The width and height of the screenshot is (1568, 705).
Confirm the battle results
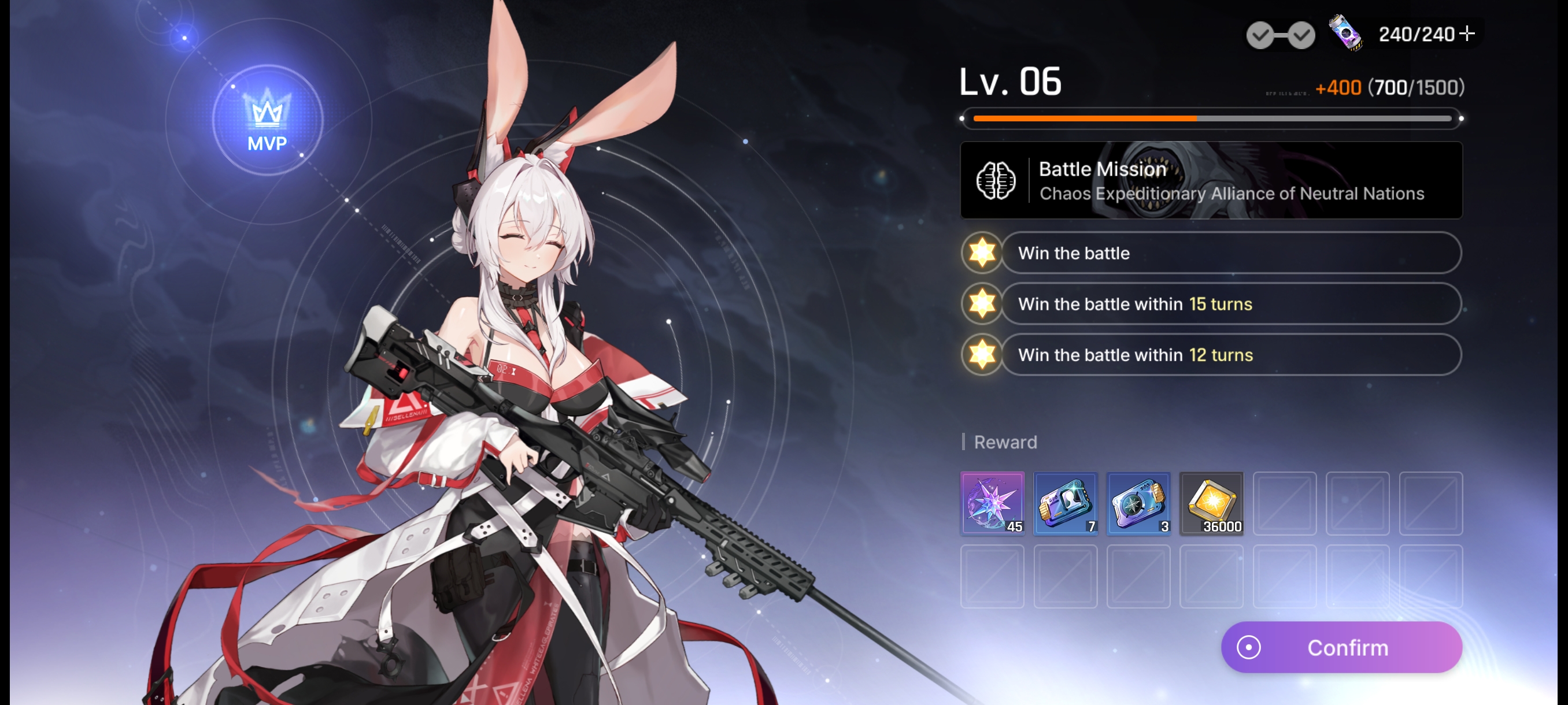point(1341,647)
